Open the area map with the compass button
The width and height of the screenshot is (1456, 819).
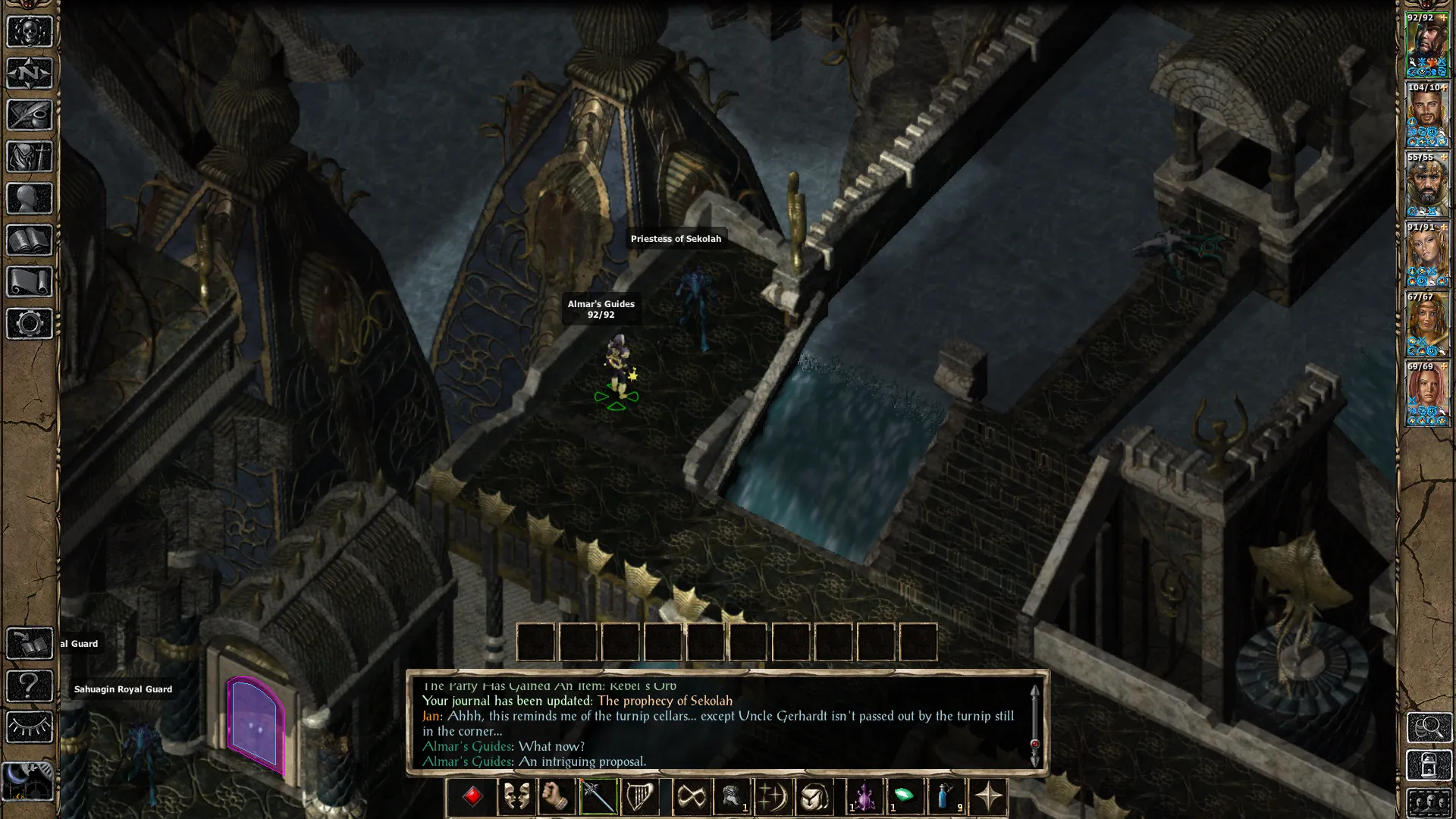point(30,74)
